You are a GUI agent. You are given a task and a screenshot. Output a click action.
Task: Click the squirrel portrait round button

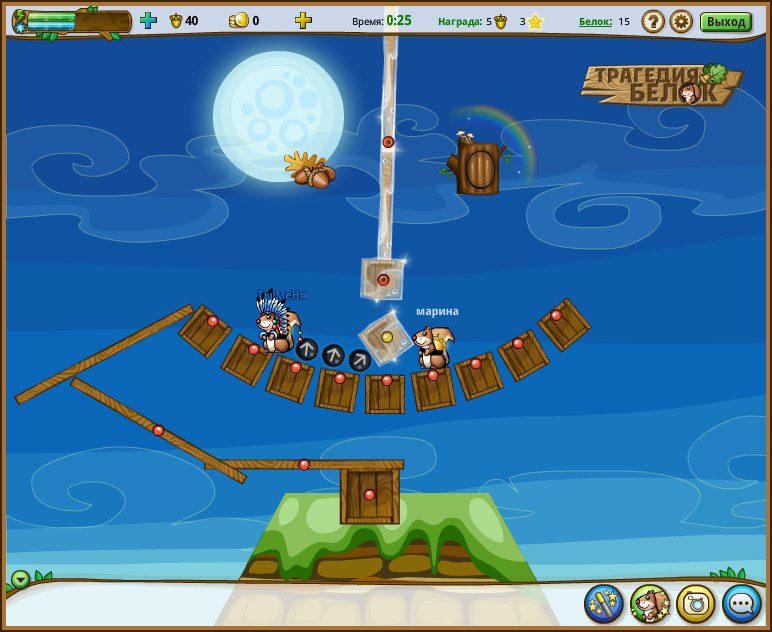[650, 603]
